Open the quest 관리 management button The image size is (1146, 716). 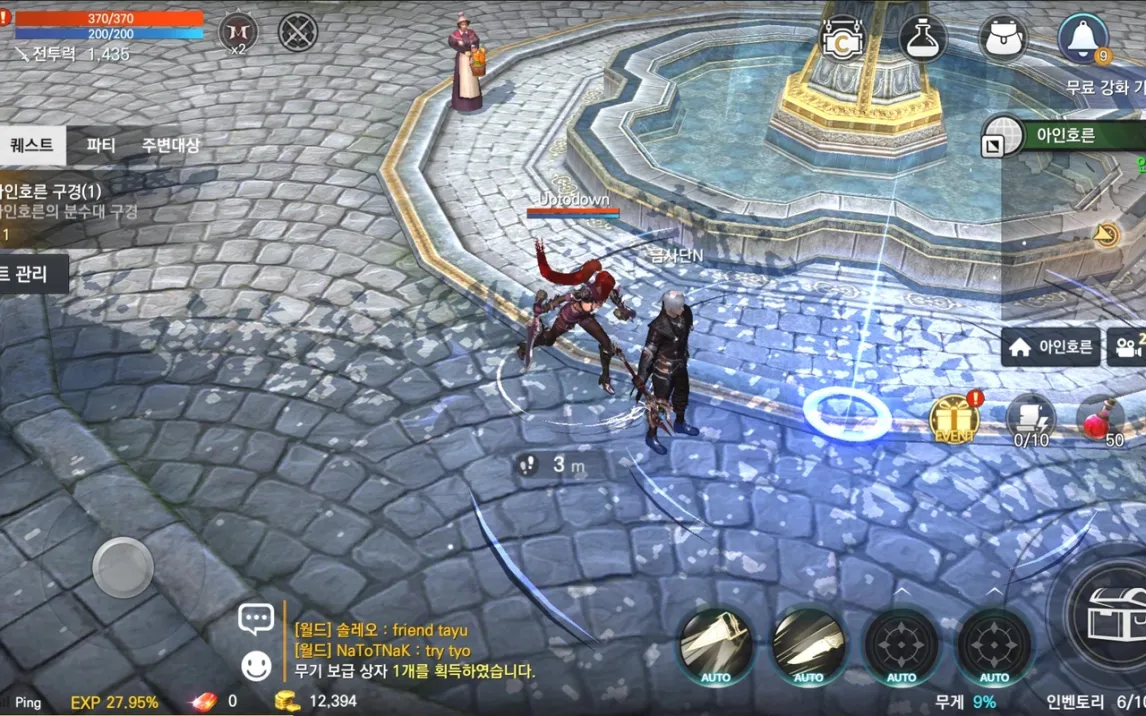tap(32, 274)
